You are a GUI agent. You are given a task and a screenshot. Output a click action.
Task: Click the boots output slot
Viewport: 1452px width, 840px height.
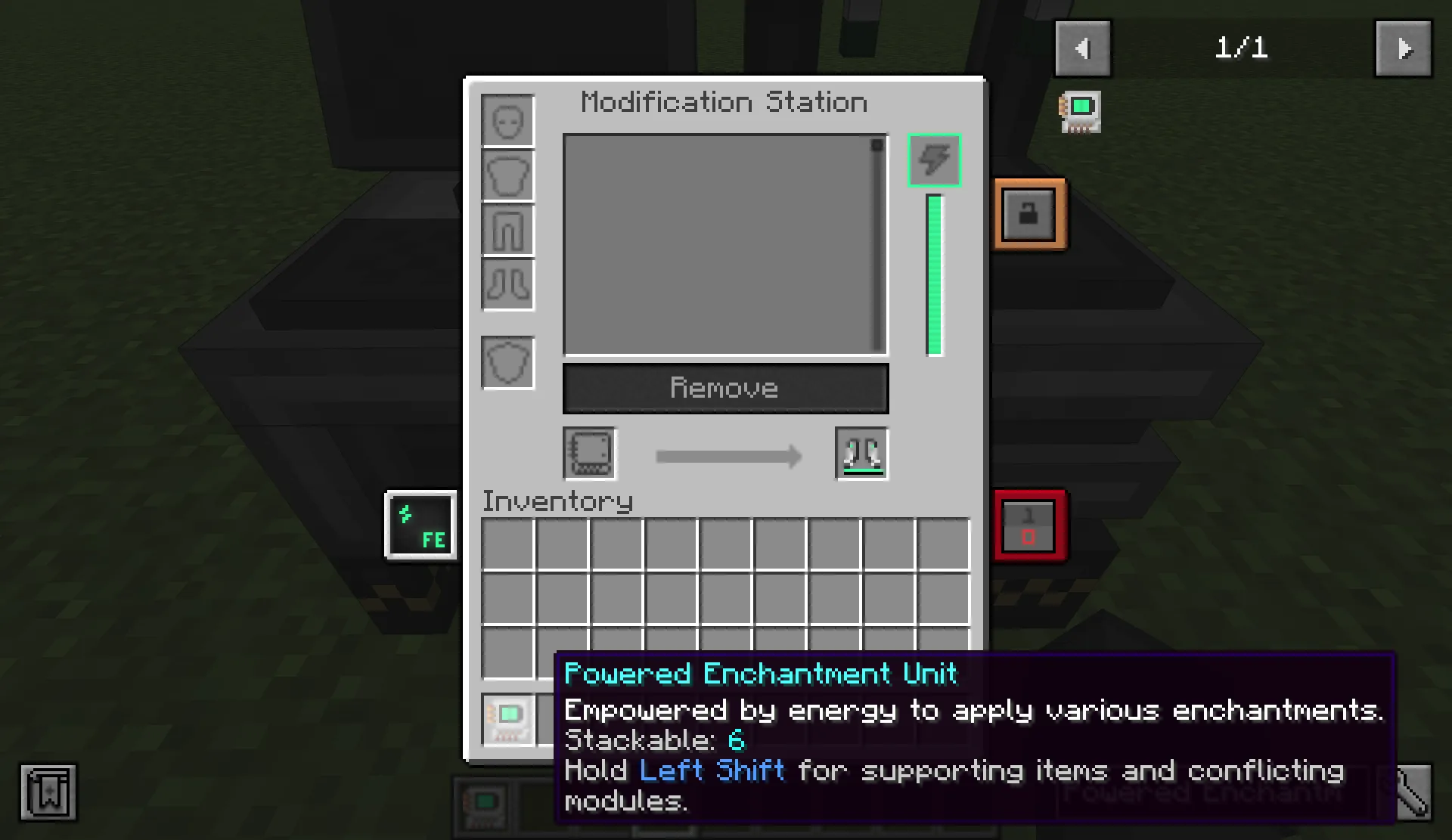(x=861, y=454)
